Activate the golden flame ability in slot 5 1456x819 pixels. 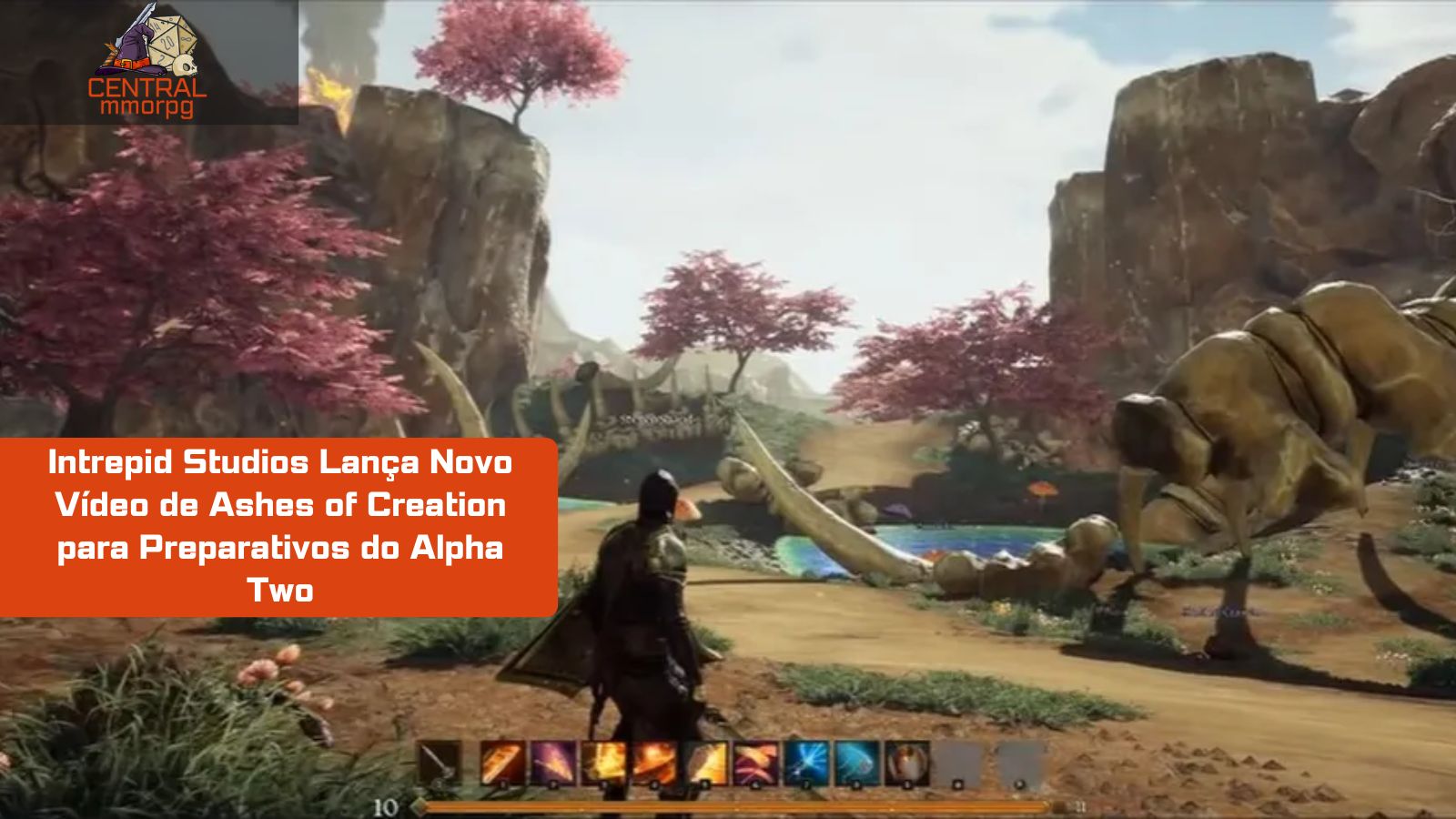coord(704,763)
